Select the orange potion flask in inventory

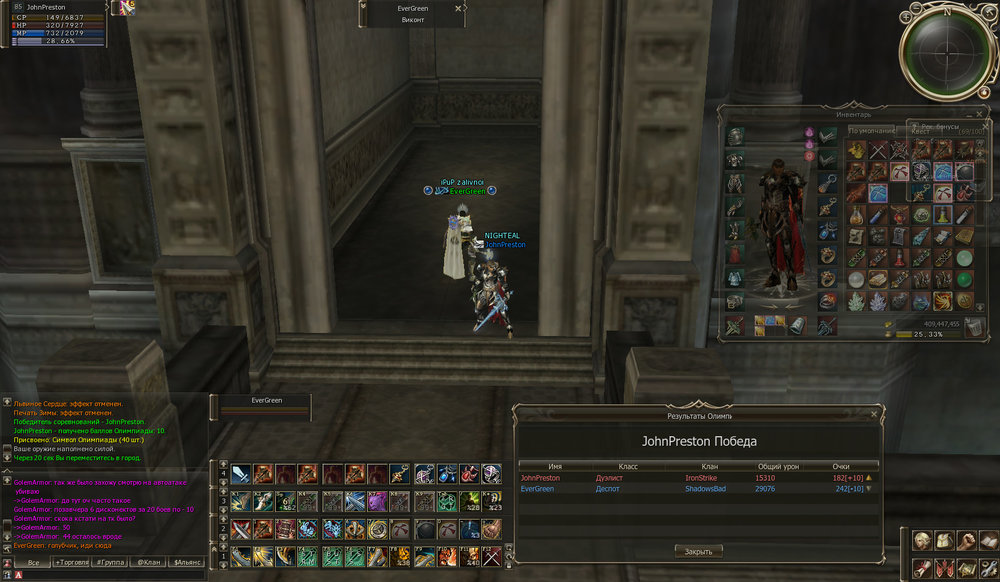[x=856, y=215]
